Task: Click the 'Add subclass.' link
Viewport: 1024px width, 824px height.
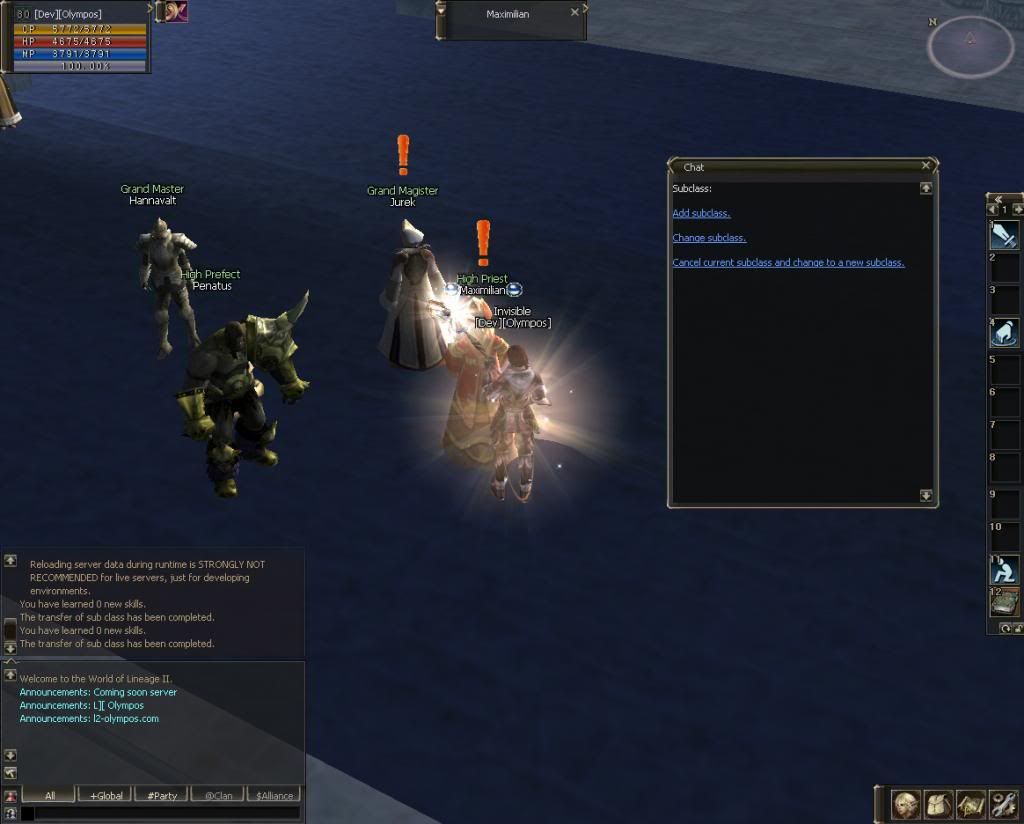Action: coord(701,214)
